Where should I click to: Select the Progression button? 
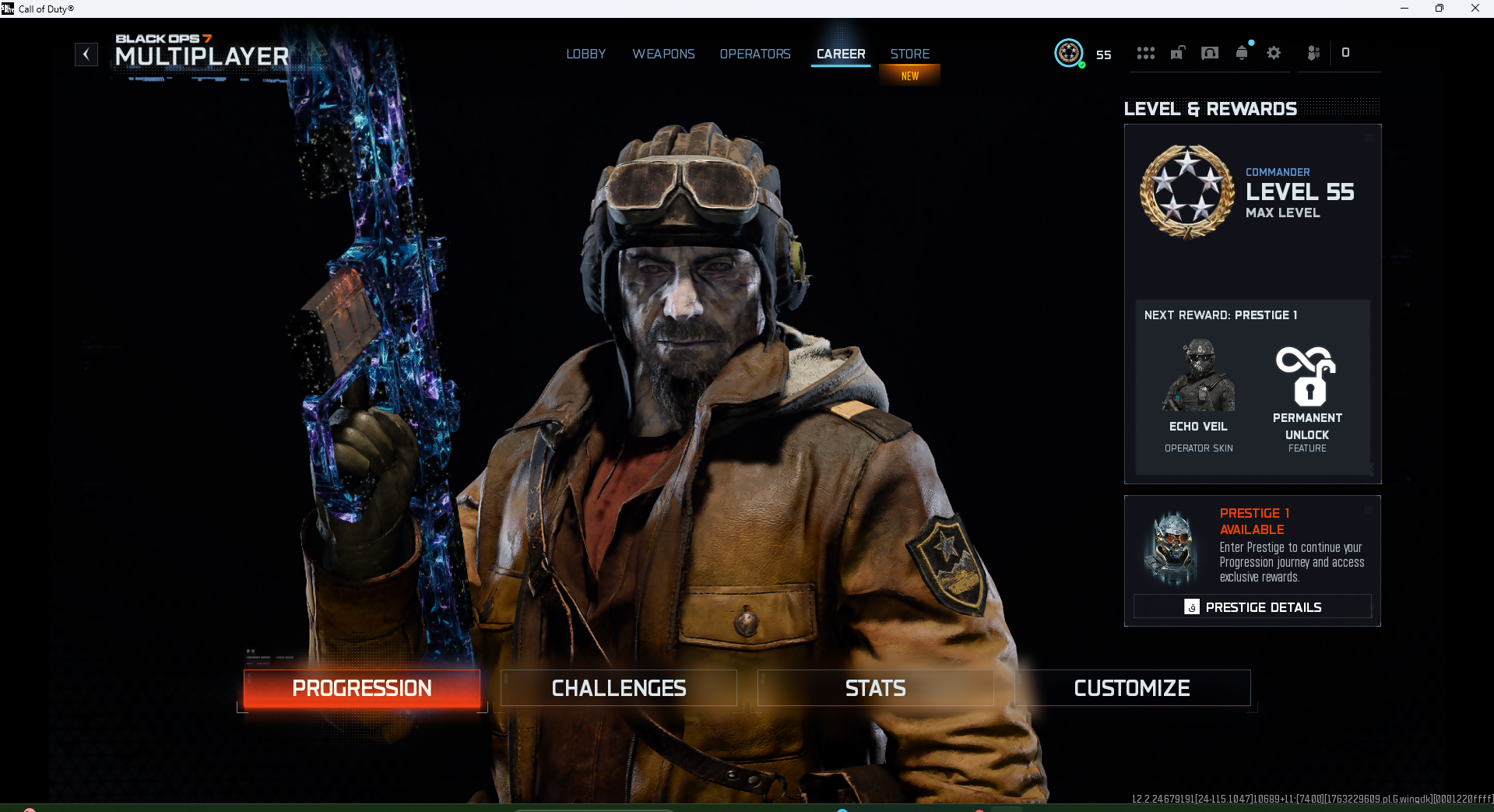pos(362,688)
